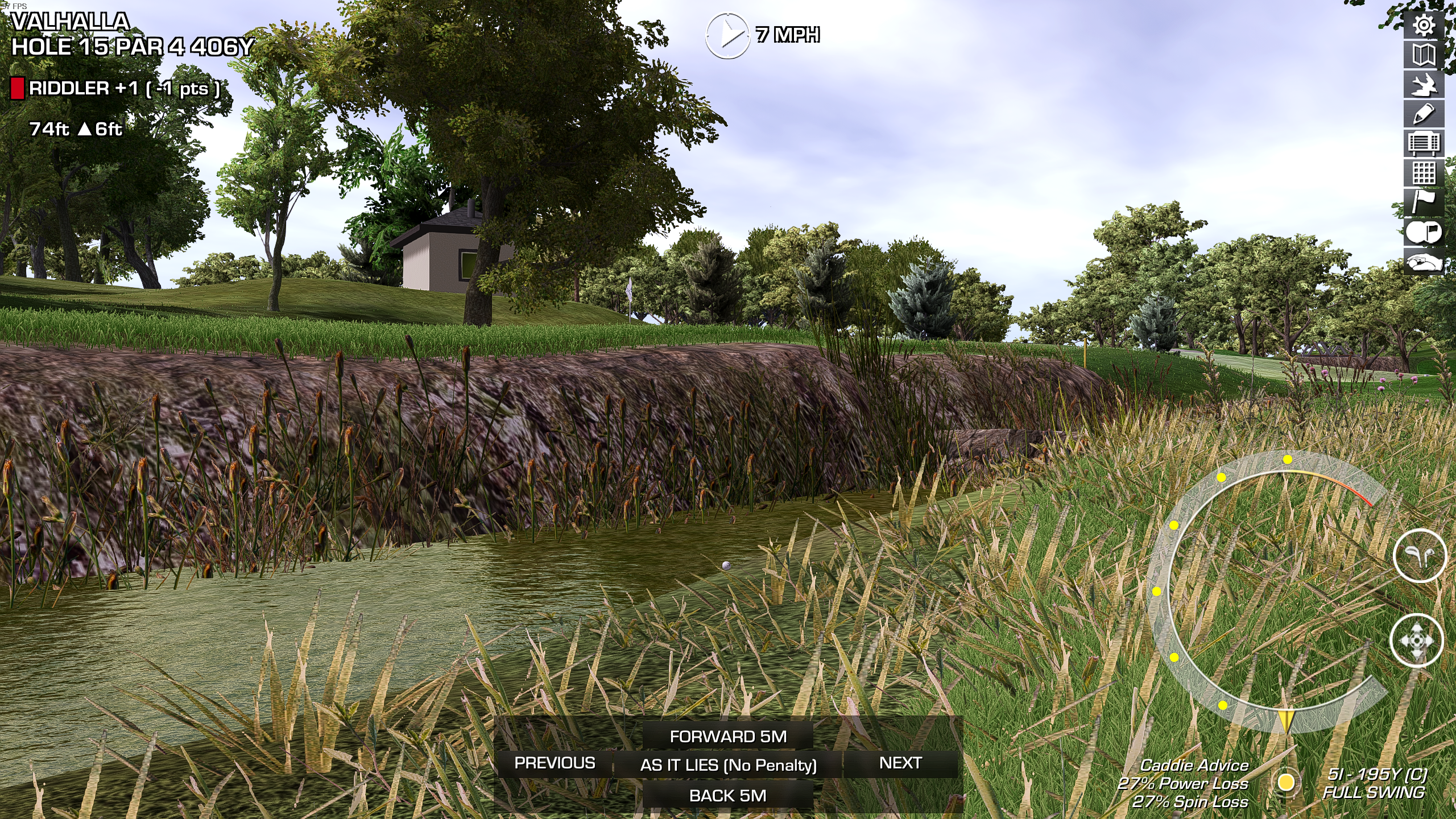The width and height of the screenshot is (1456, 819).
Task: Click the pencil edit icon
Action: tap(1424, 114)
